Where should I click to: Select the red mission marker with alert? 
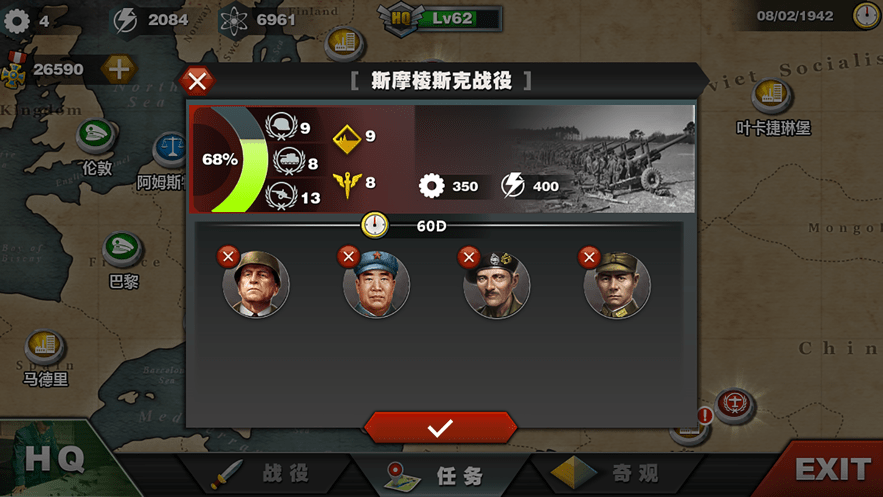coord(736,406)
